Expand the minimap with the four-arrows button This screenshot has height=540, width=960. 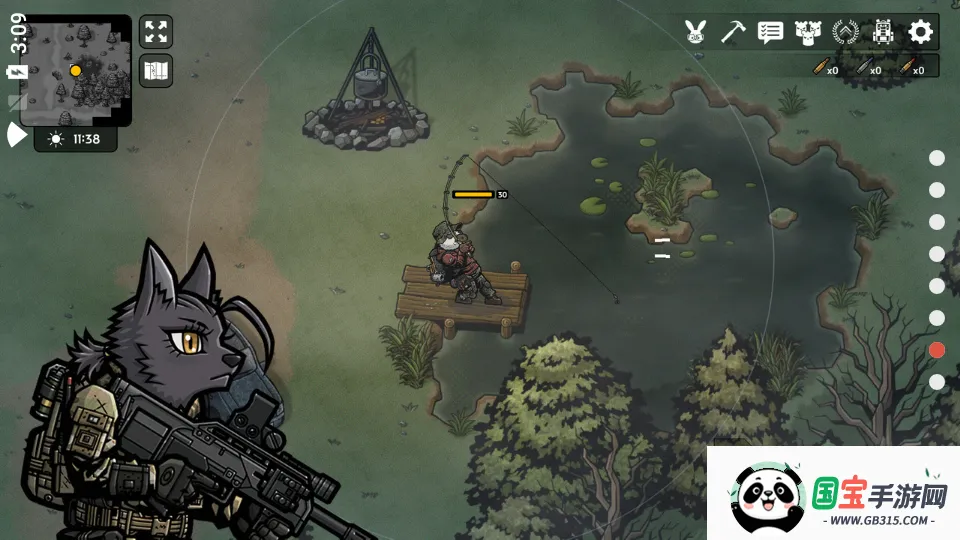tap(156, 32)
